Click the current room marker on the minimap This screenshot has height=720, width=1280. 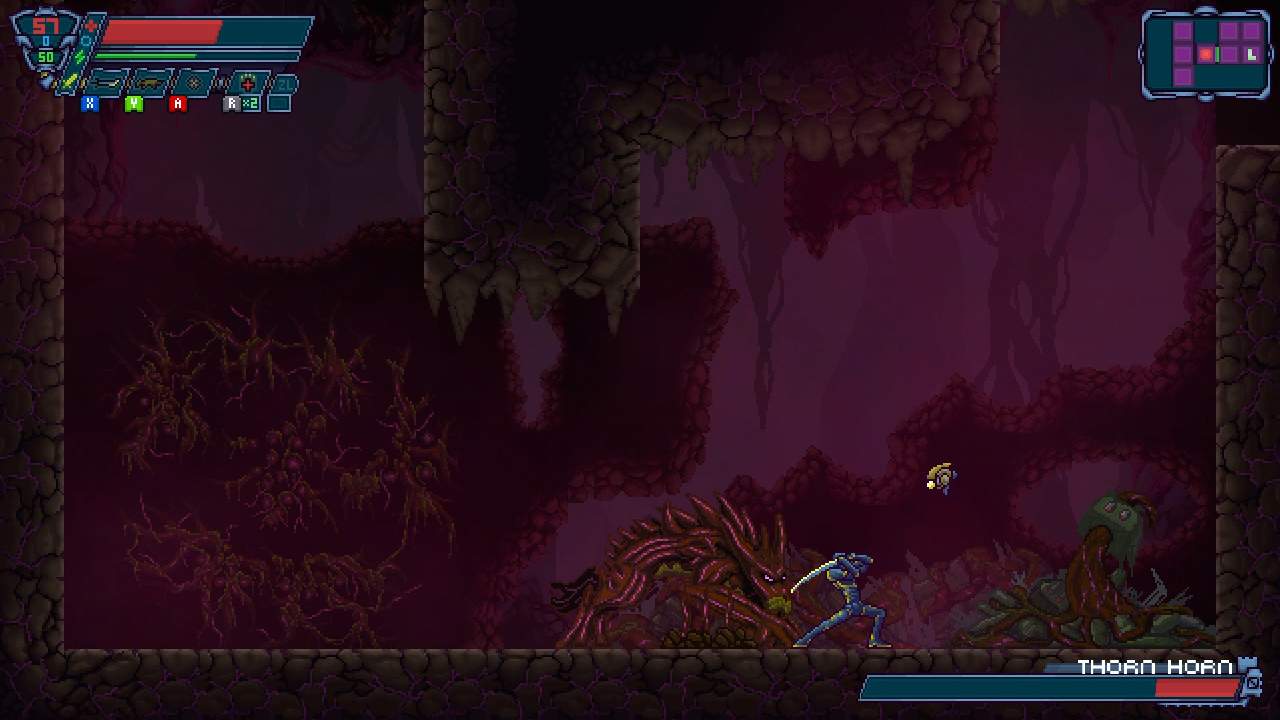1206,54
